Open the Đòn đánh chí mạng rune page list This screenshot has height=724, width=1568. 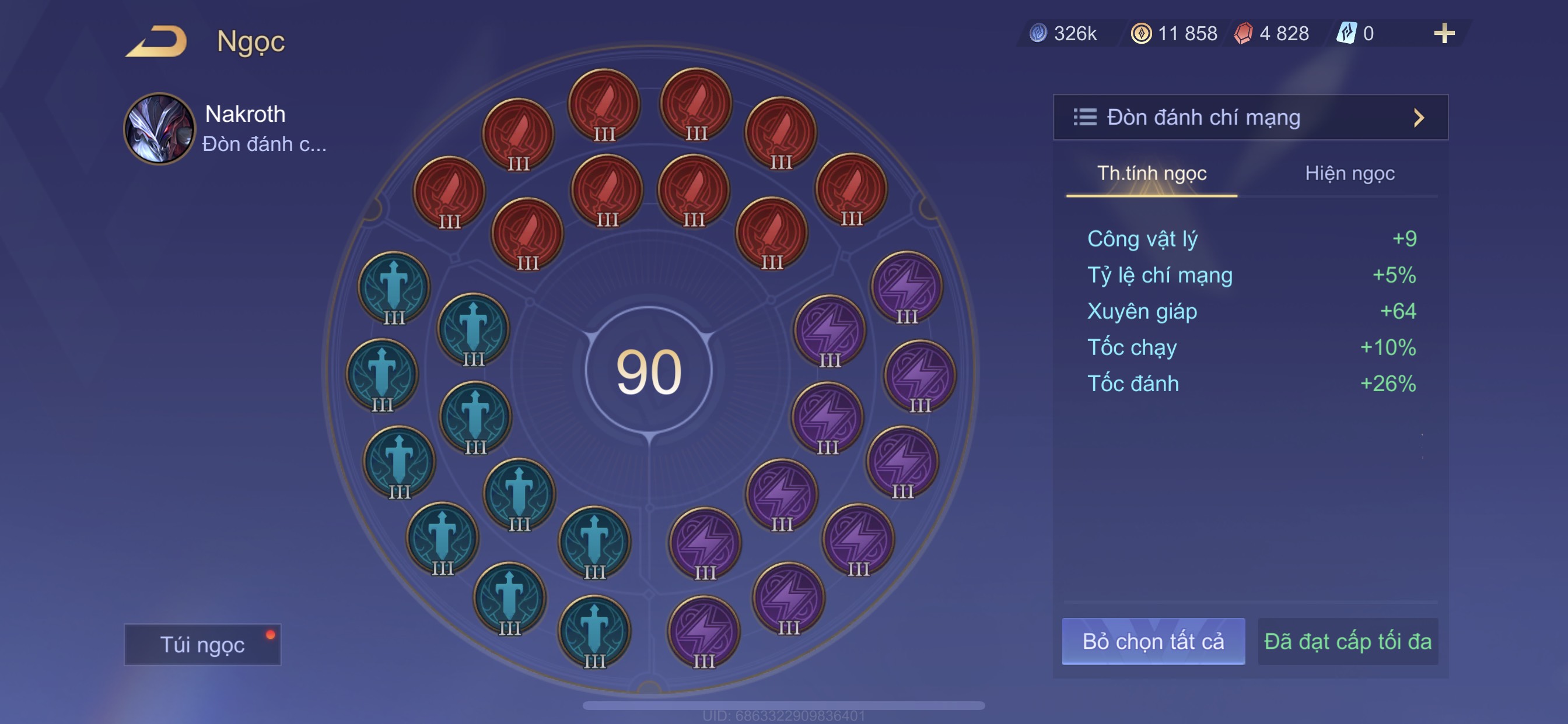(1249, 117)
